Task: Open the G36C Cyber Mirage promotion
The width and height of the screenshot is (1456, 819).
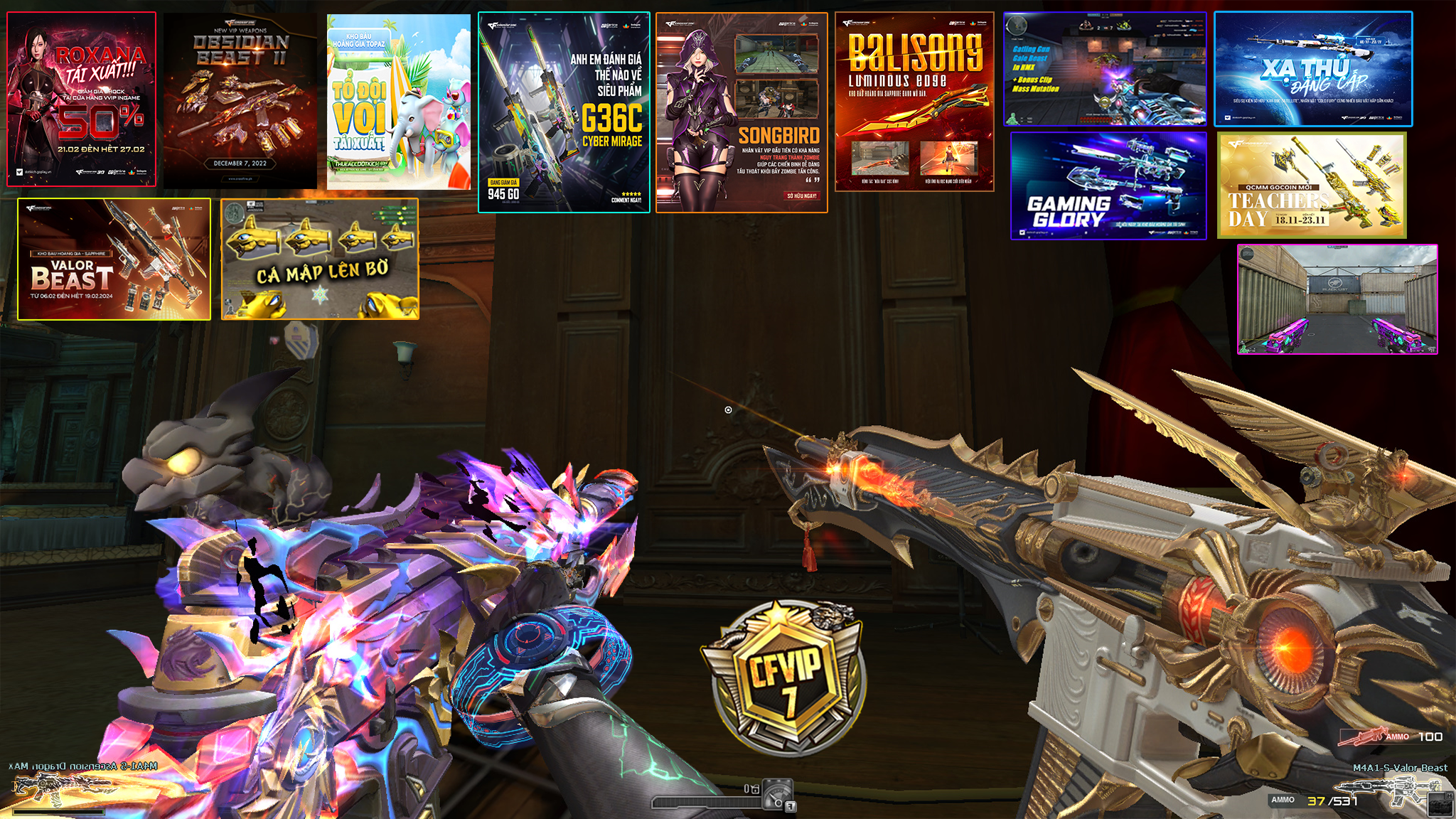Action: (x=564, y=112)
